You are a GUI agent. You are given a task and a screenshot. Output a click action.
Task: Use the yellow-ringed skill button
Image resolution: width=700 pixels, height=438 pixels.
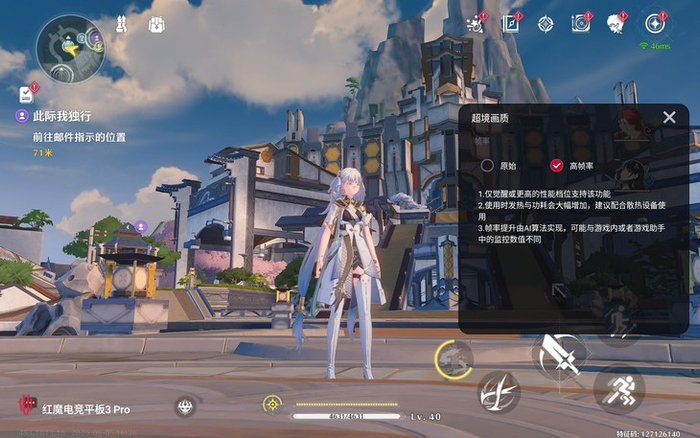pos(454,358)
